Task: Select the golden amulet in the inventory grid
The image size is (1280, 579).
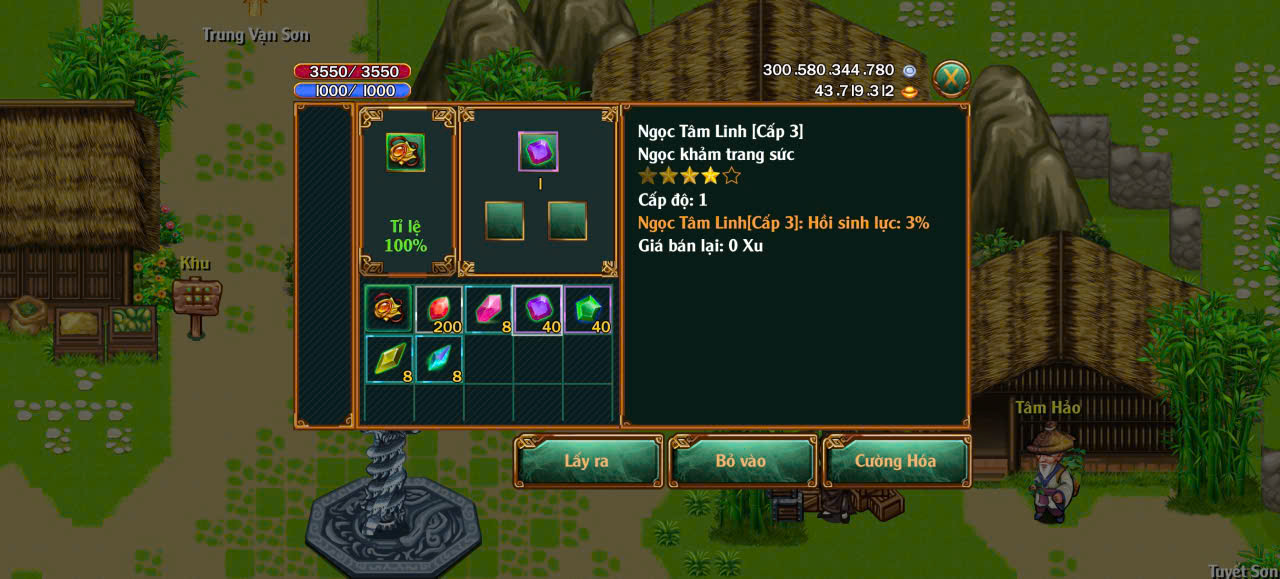Action: point(388,309)
